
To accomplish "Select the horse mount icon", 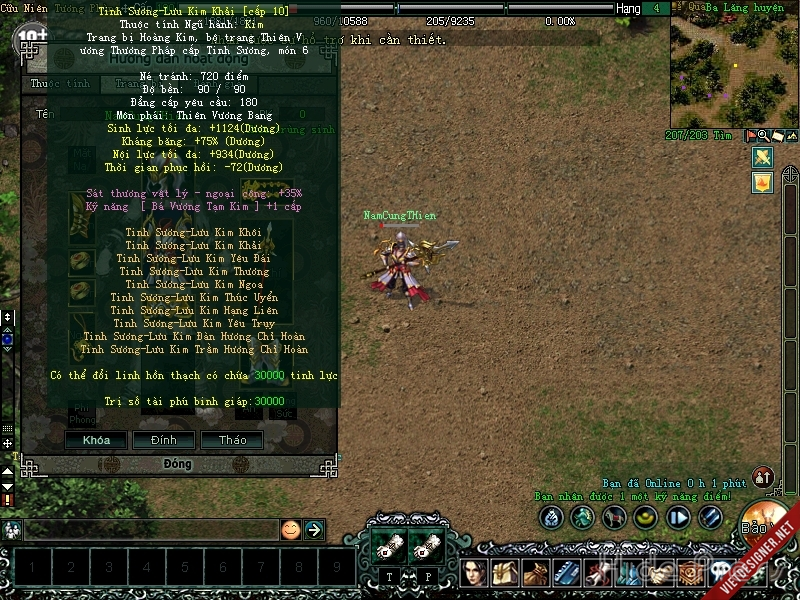I will tap(615, 517).
